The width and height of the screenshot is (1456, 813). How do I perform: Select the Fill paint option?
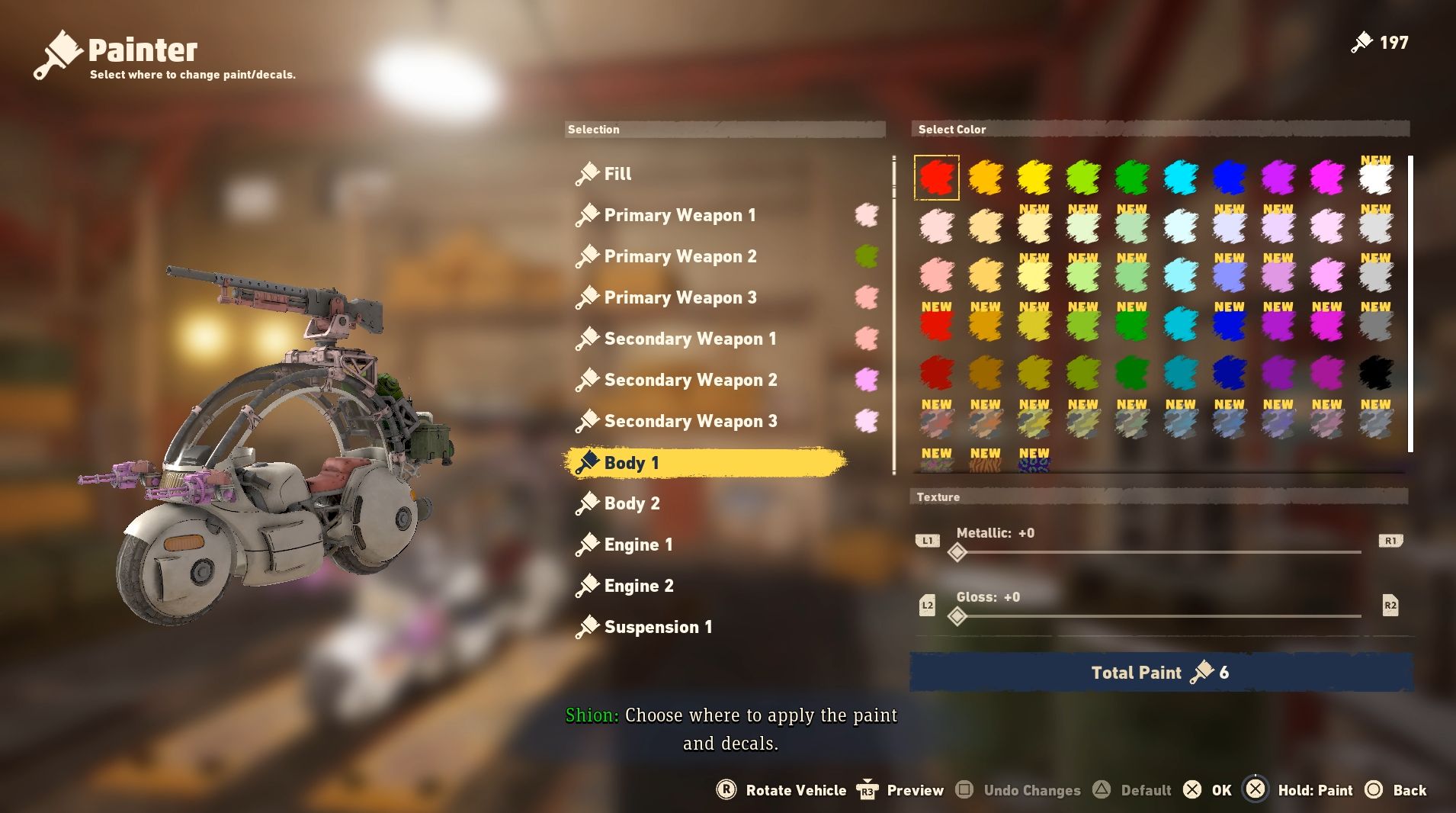point(617,174)
